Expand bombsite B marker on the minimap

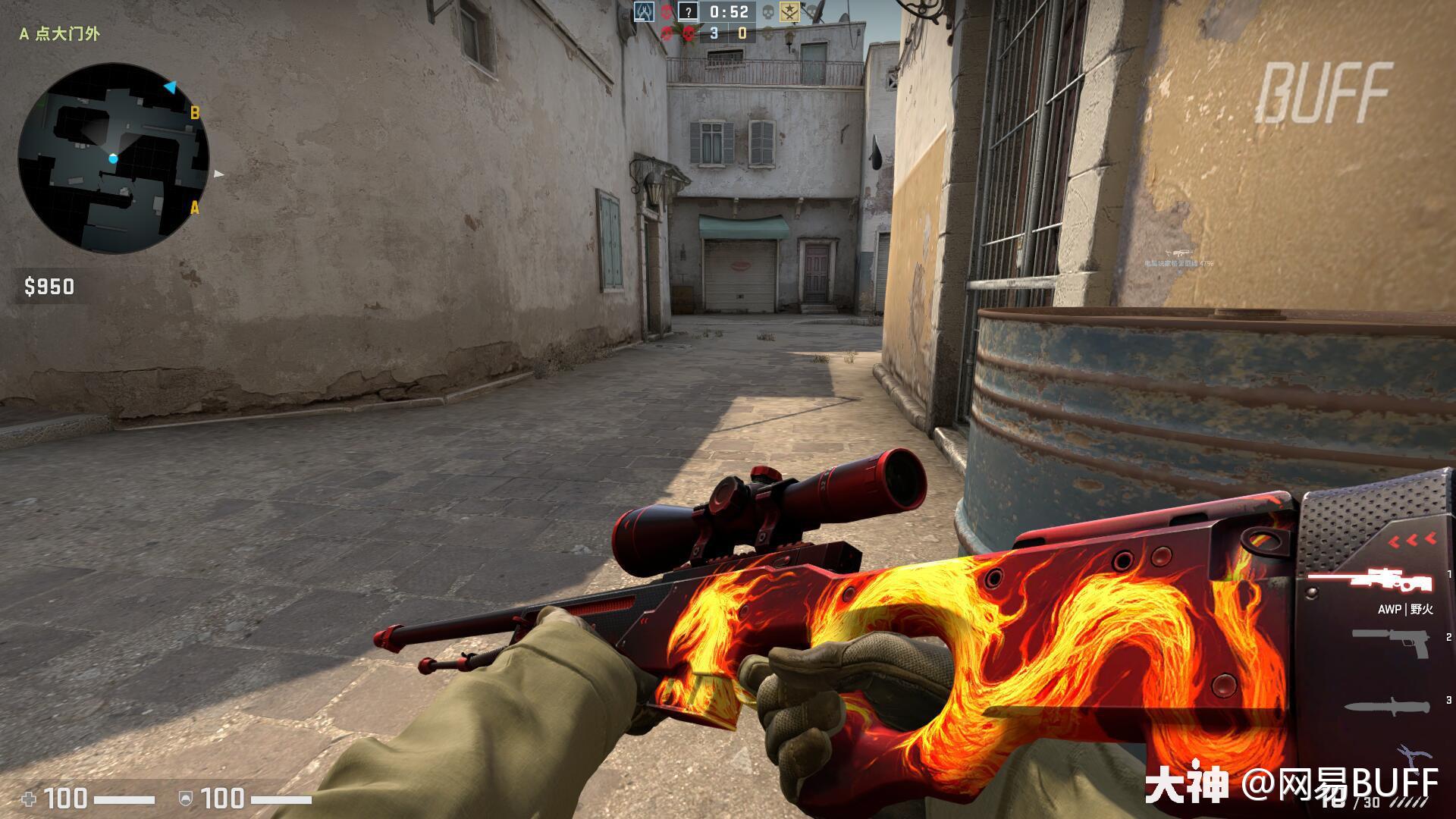(x=196, y=111)
